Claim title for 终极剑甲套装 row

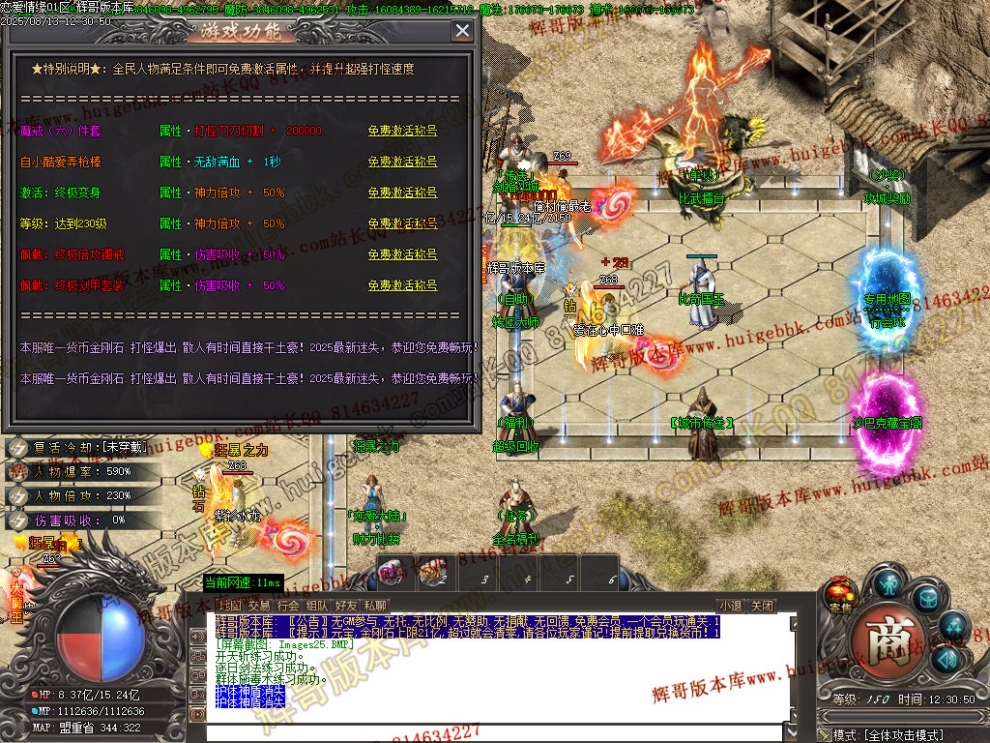tap(402, 286)
